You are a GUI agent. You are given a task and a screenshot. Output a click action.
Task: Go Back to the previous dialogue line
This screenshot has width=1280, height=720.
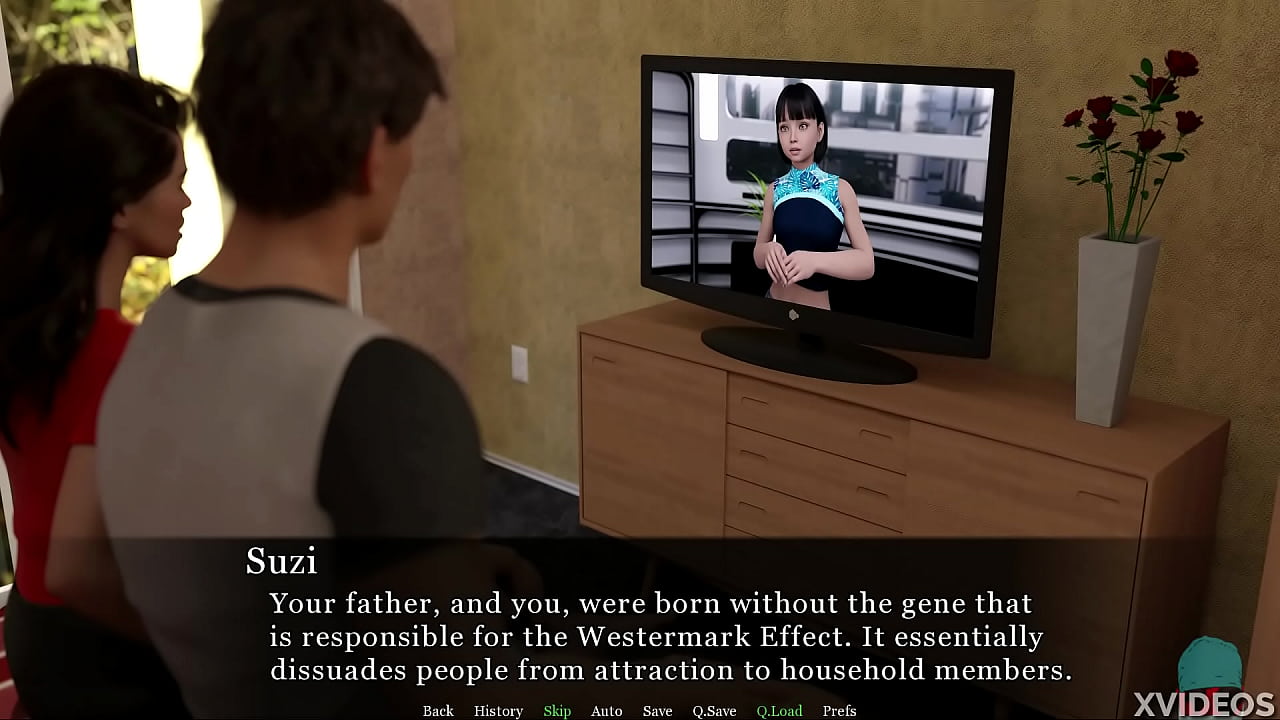point(438,711)
